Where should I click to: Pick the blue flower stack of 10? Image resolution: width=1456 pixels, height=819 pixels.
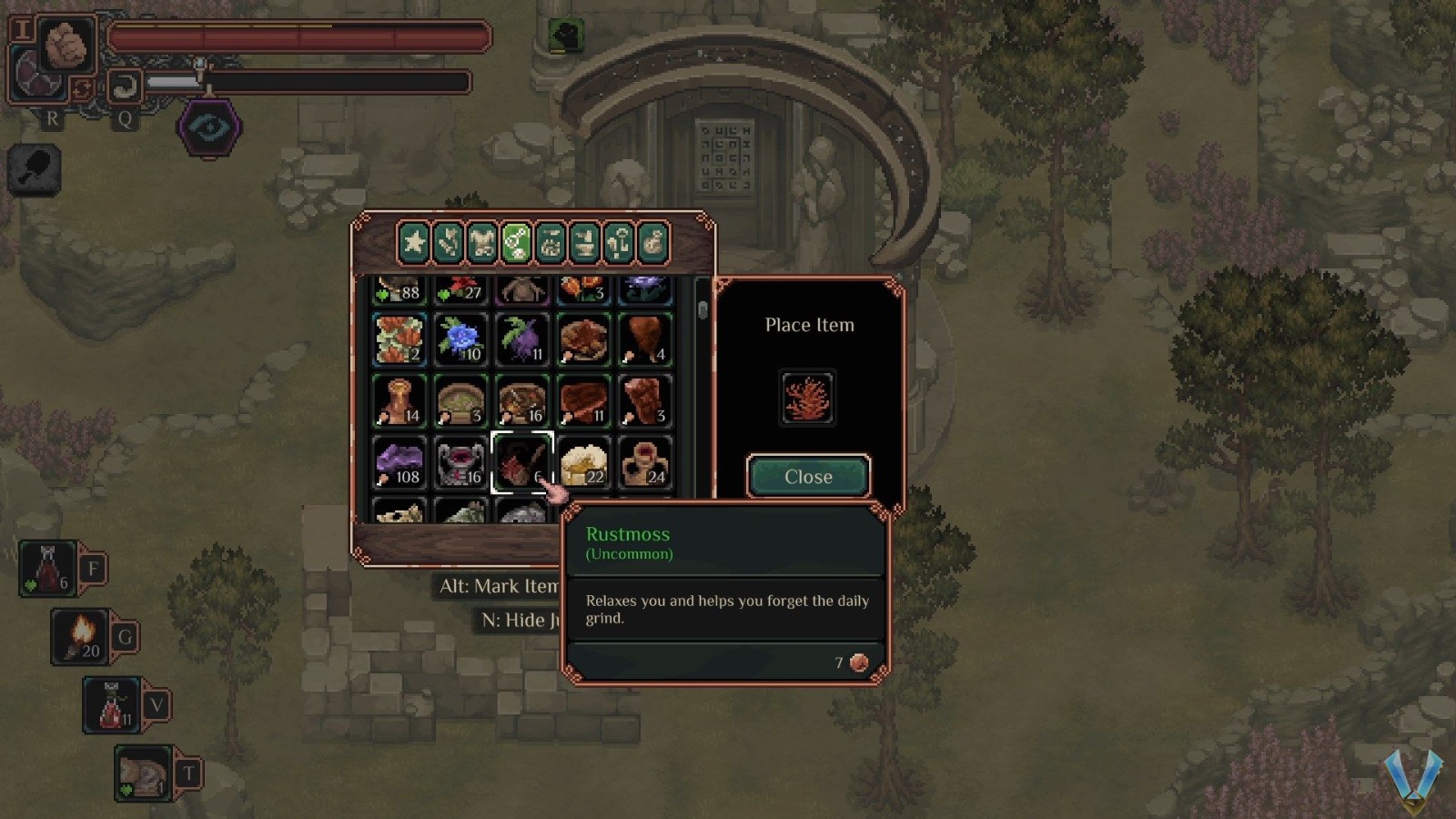460,339
